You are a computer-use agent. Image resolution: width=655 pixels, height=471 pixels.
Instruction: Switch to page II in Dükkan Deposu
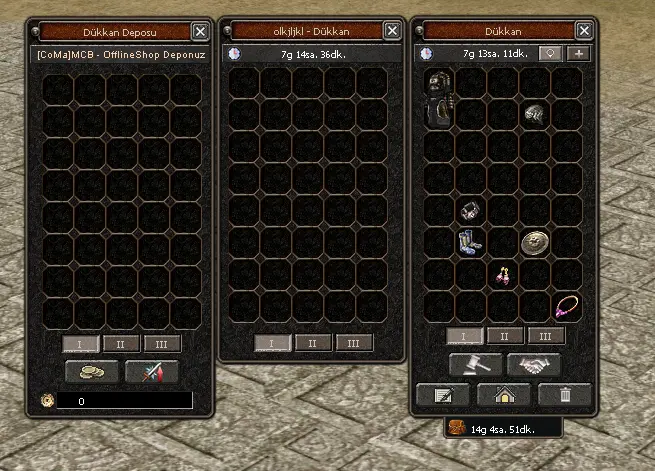point(121,343)
